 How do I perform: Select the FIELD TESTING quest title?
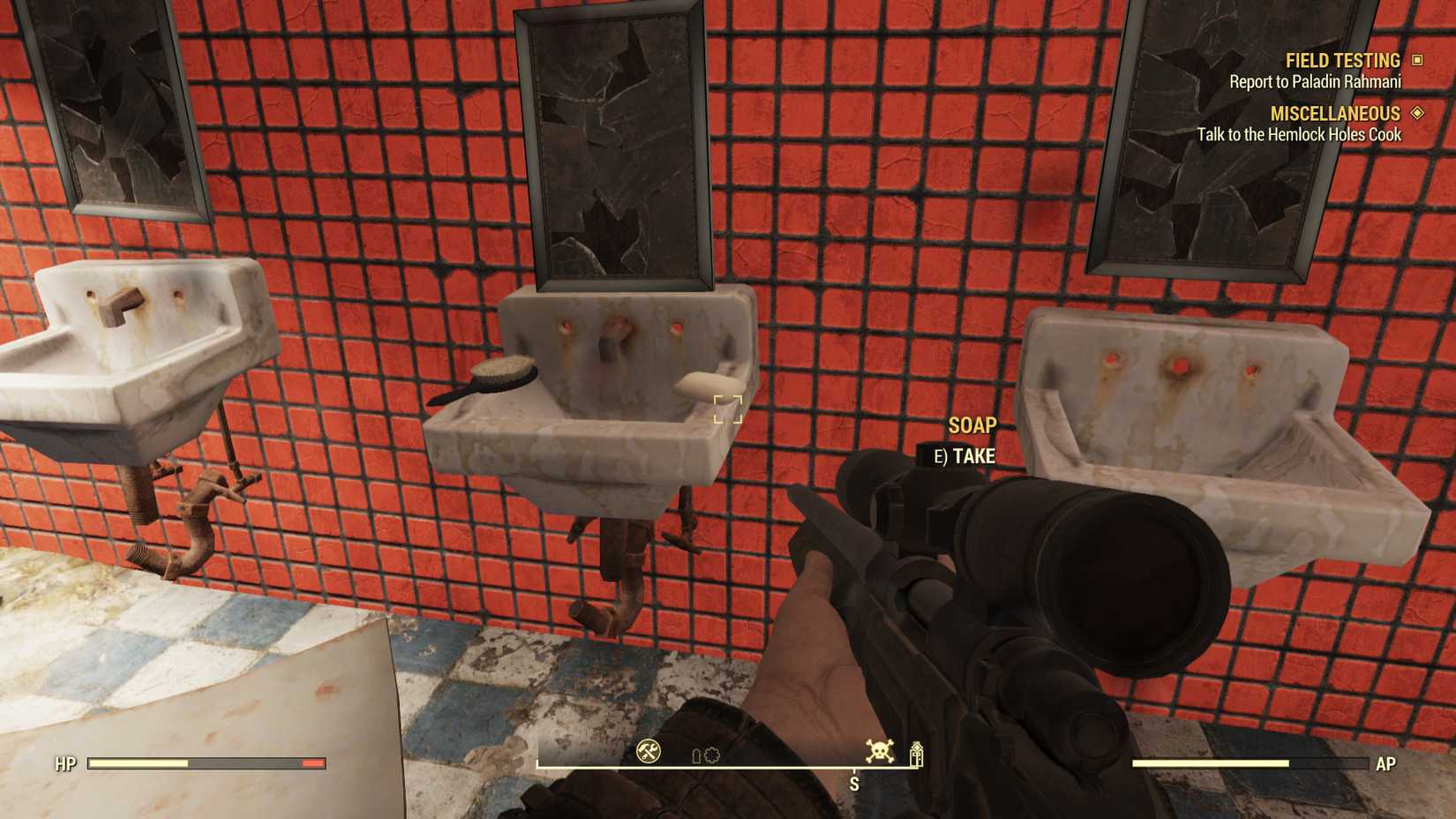tap(1341, 60)
